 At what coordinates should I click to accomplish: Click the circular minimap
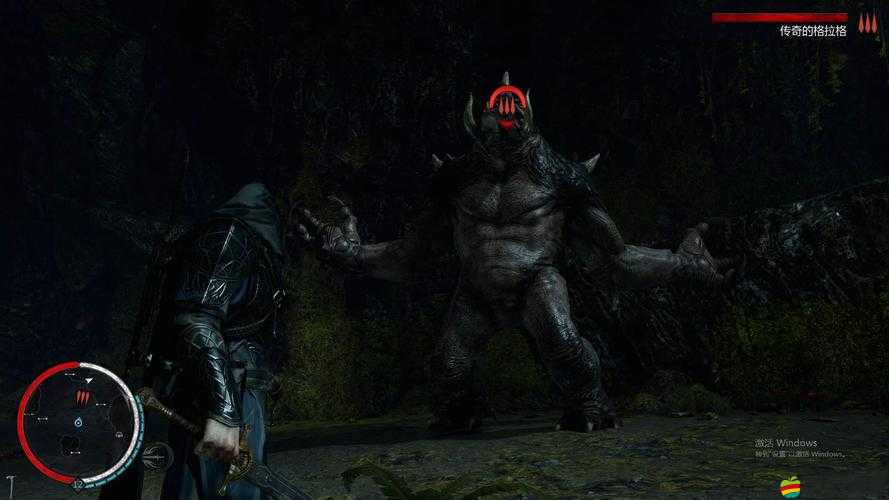click(x=78, y=422)
